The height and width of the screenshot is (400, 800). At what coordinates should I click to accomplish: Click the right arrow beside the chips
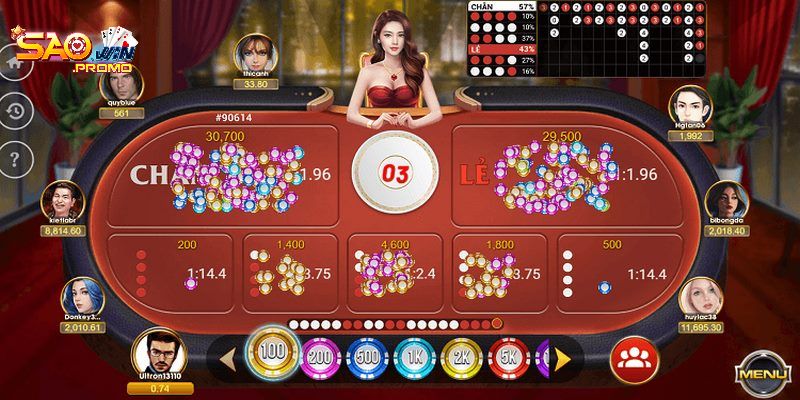click(x=564, y=357)
